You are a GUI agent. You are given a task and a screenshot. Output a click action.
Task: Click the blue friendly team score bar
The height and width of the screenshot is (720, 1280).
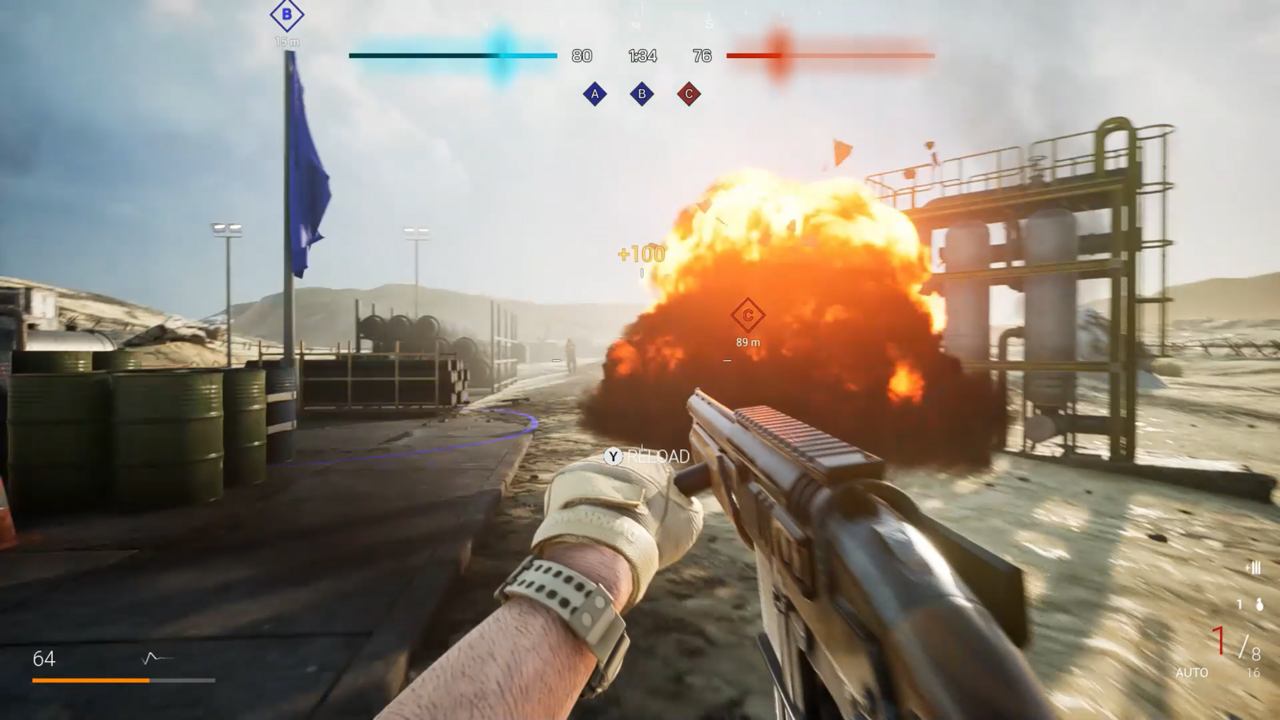click(452, 56)
